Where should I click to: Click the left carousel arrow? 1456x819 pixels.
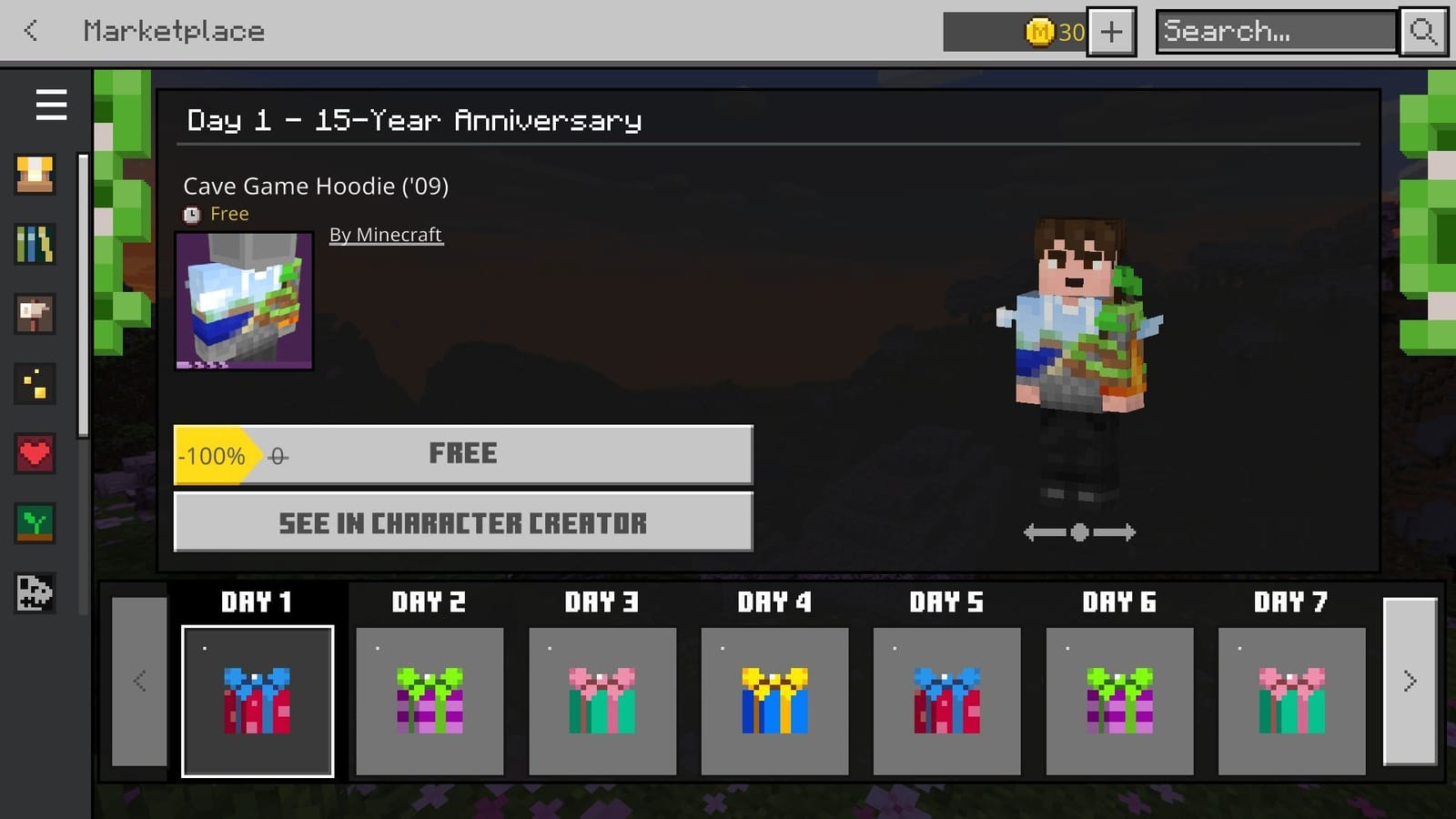138,681
